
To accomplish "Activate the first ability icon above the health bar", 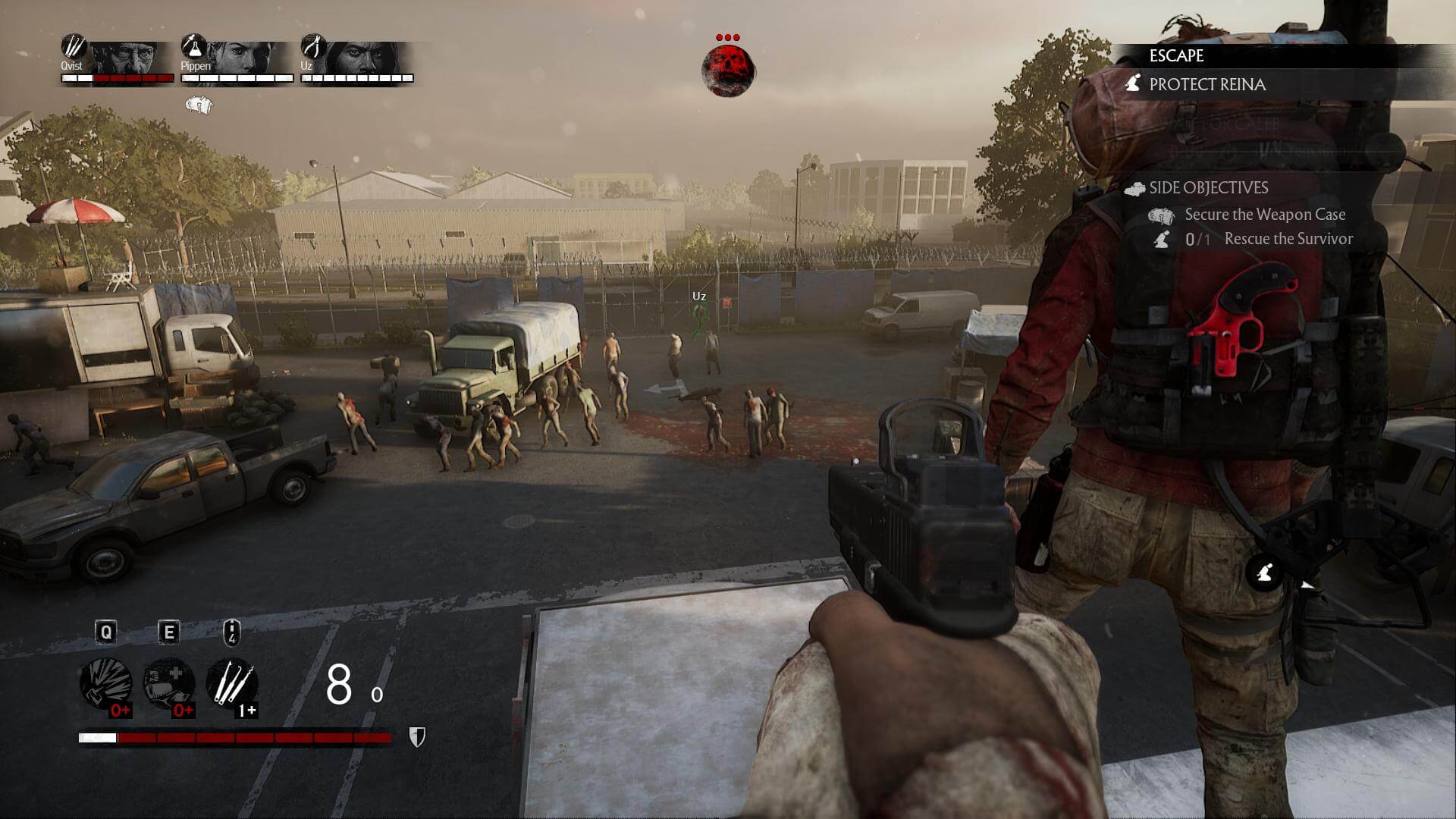I will coord(106,683).
